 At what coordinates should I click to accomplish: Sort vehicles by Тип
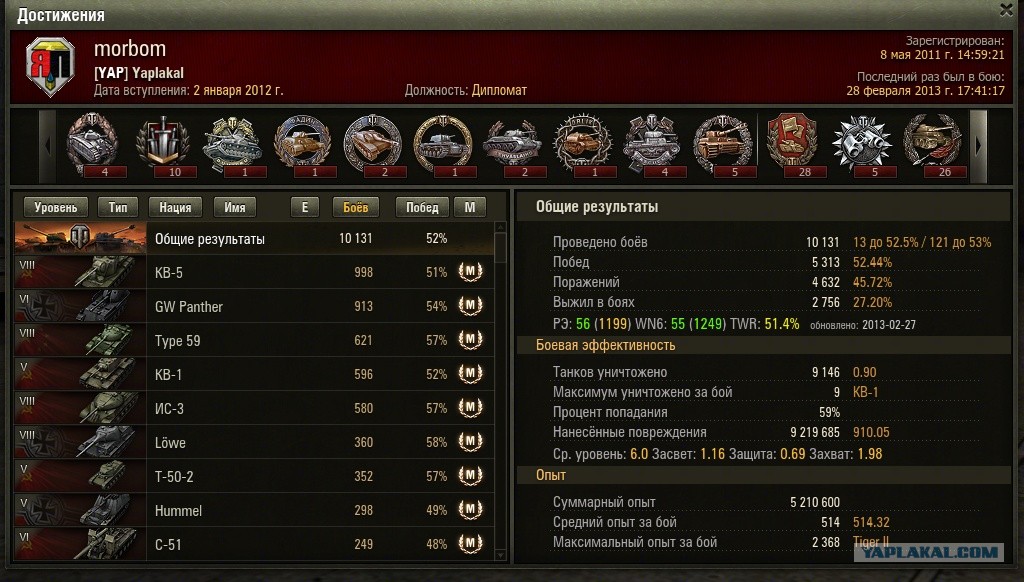[x=118, y=208]
